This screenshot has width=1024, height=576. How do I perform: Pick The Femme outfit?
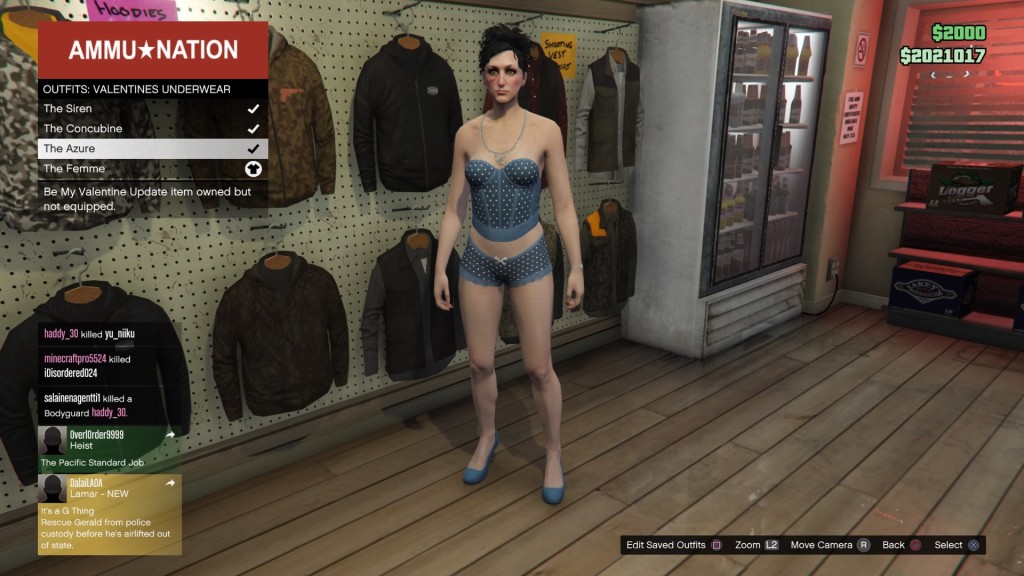(152, 169)
